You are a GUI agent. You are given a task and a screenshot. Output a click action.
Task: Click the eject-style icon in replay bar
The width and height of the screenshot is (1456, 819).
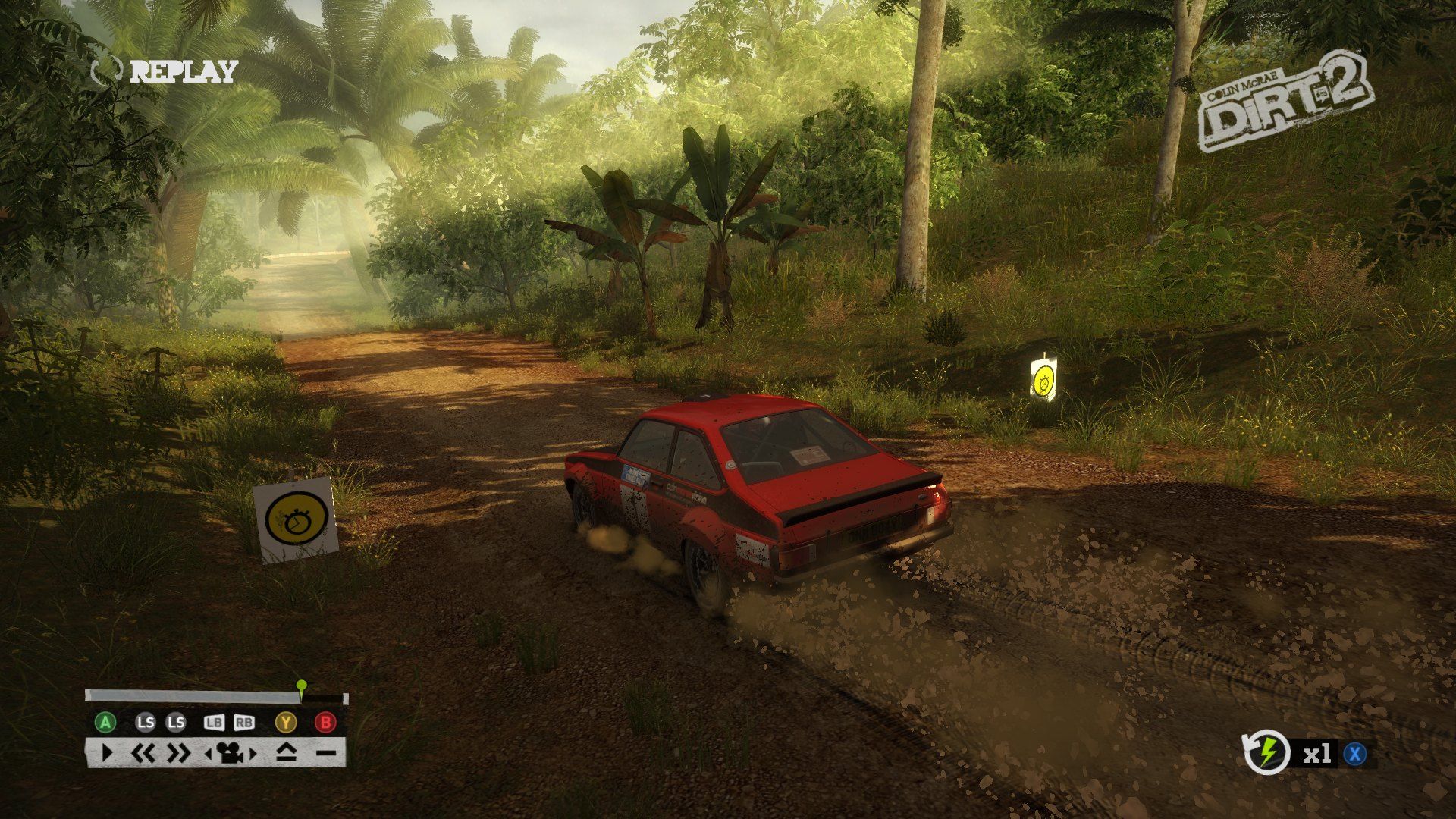(287, 753)
